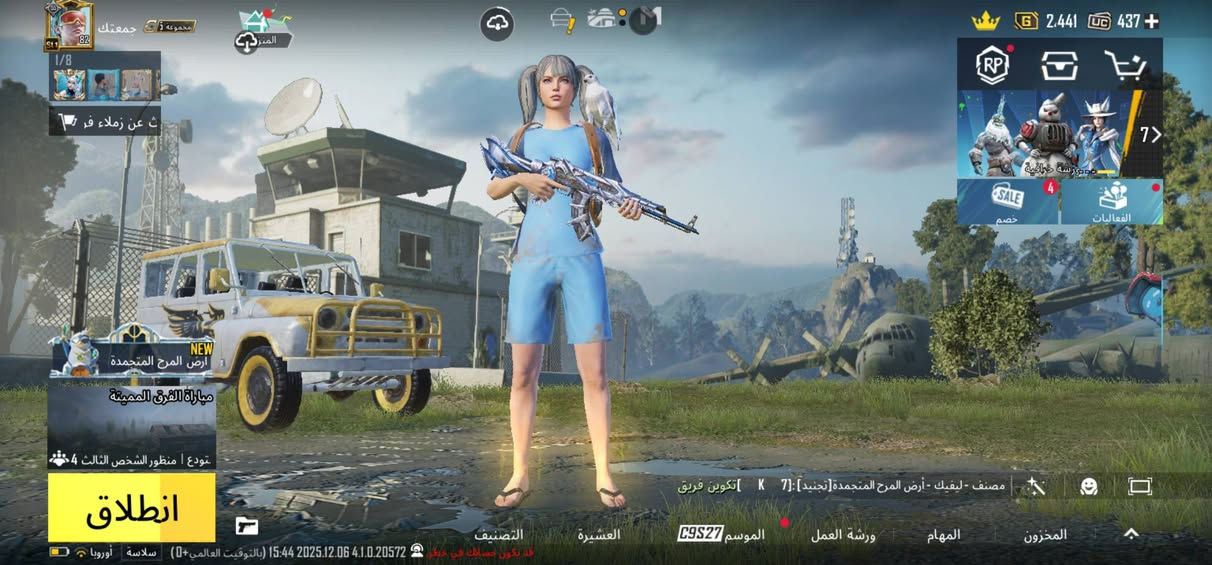Image resolution: width=1212 pixels, height=565 pixels.
Task: Open the Royale Pass RP icon
Action: 993,65
